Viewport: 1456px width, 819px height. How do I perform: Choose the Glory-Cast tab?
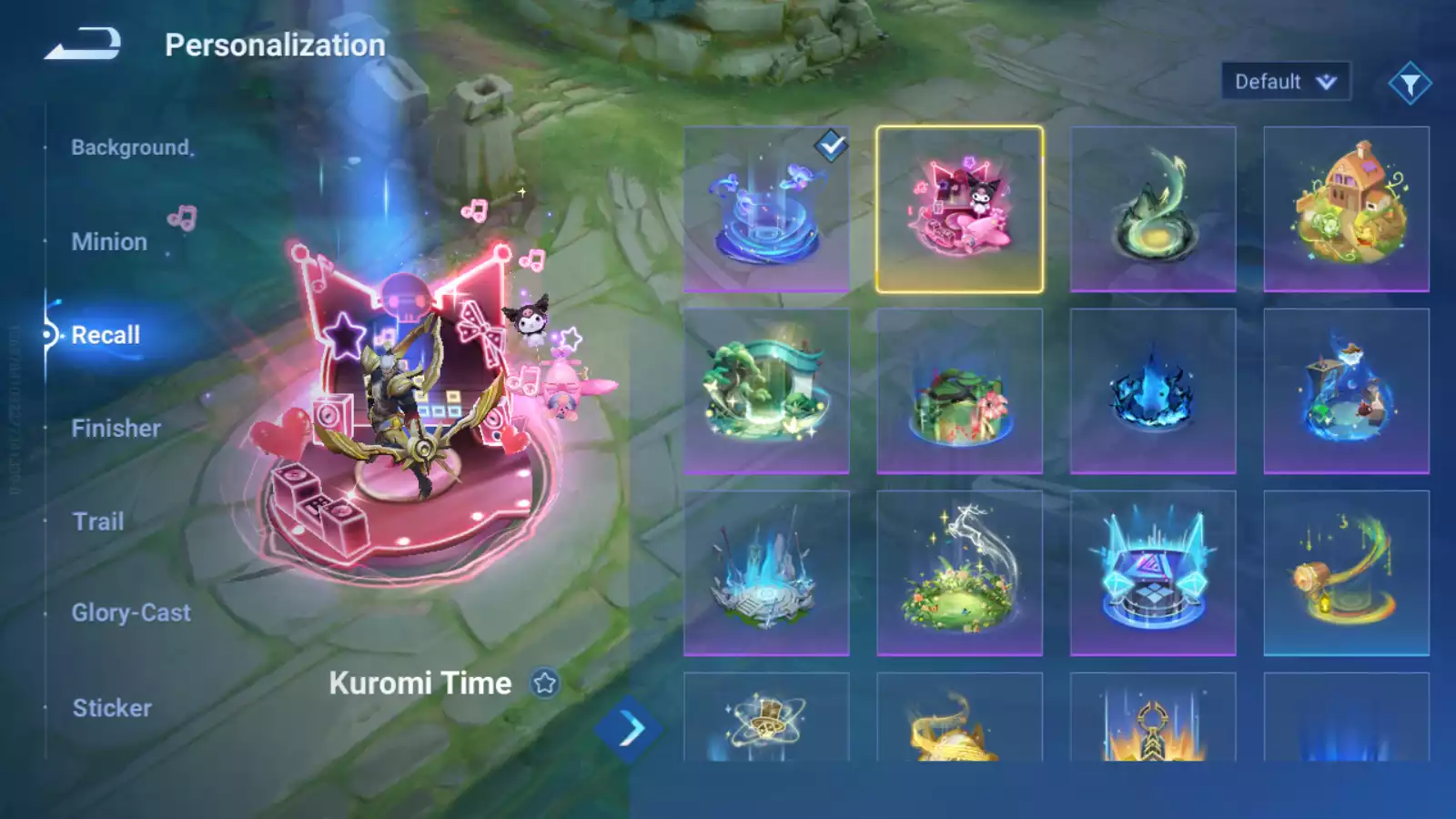[131, 613]
